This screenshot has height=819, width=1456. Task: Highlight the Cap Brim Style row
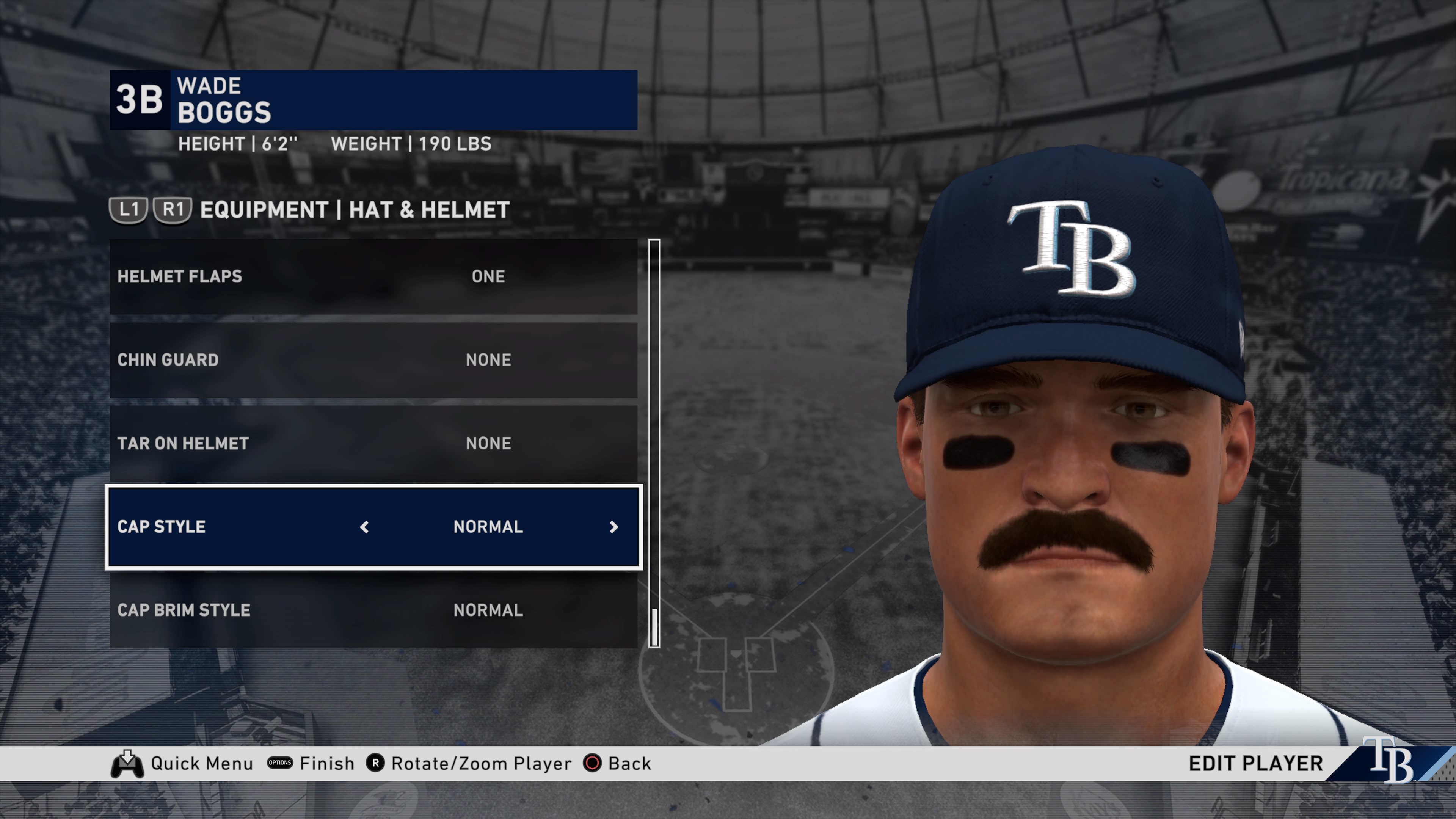click(373, 610)
